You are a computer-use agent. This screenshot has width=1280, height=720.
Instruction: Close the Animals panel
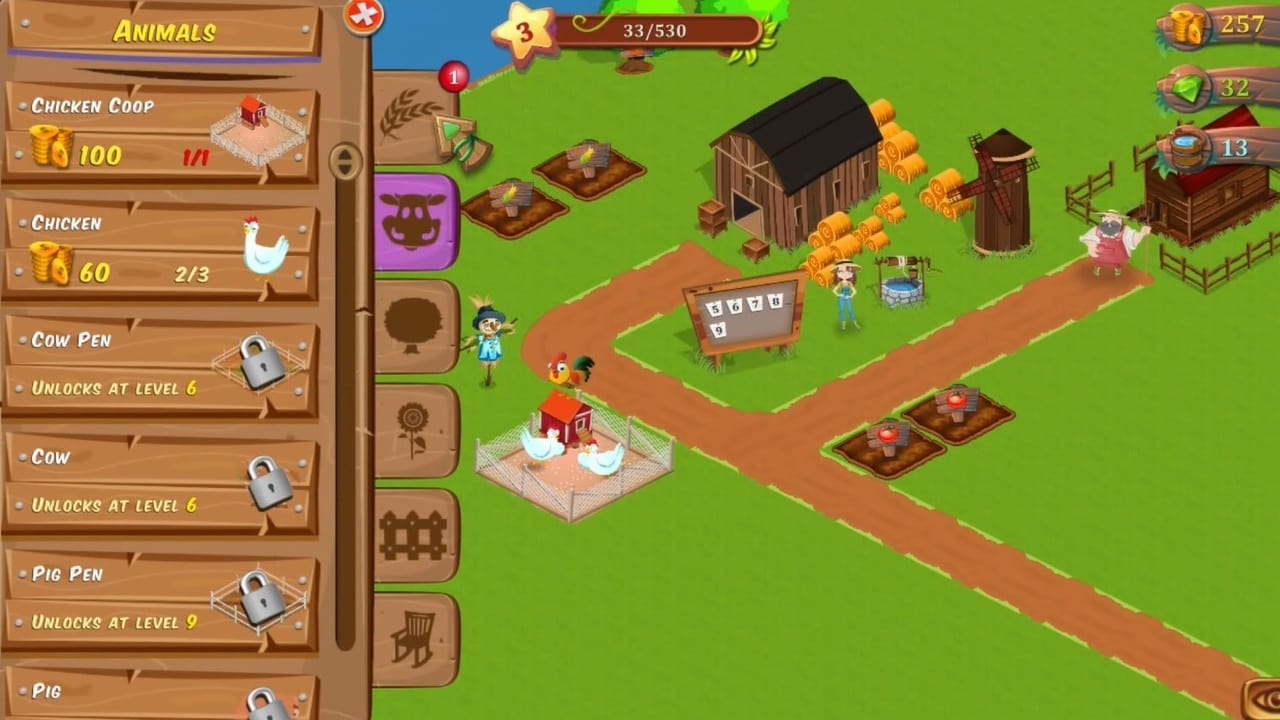[x=362, y=17]
